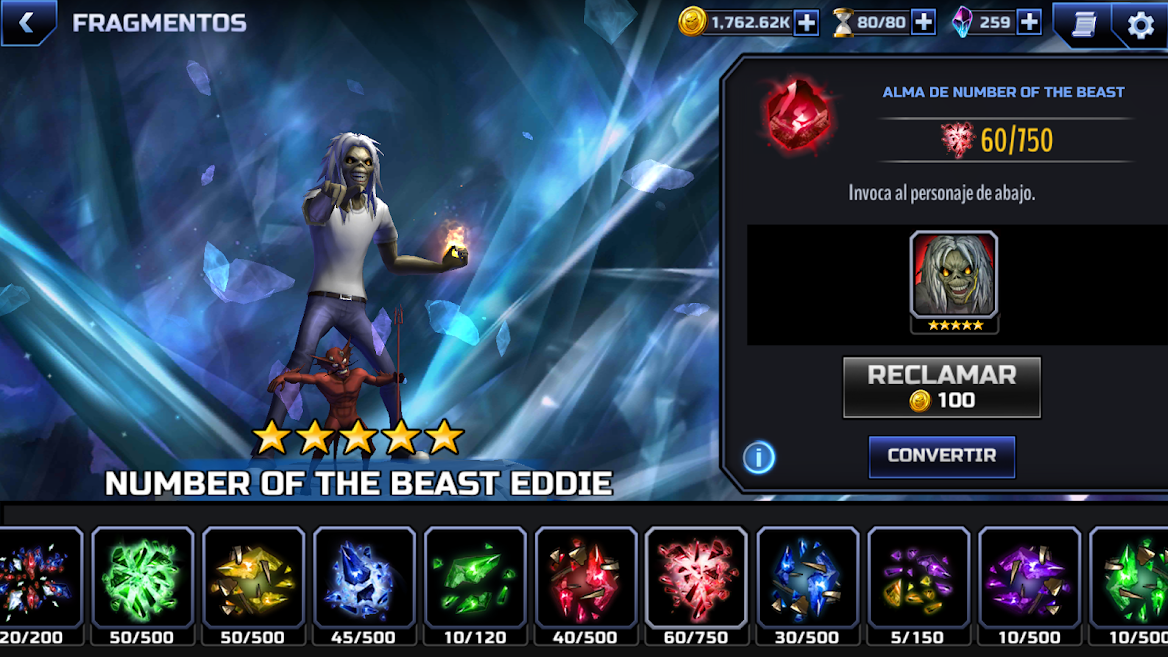Tap the Convertir button
This screenshot has height=657, width=1168.
click(x=941, y=456)
